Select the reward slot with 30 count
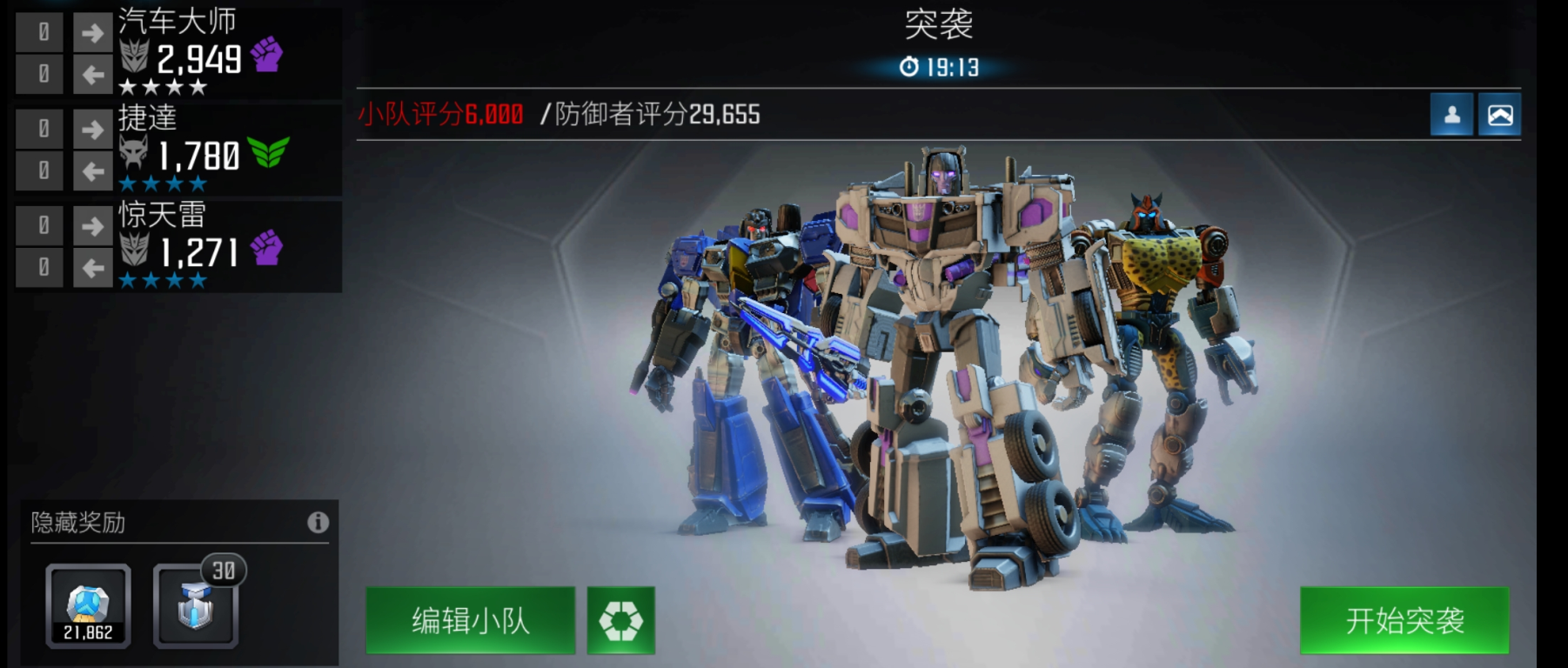The width and height of the screenshot is (1568, 668). 196,606
